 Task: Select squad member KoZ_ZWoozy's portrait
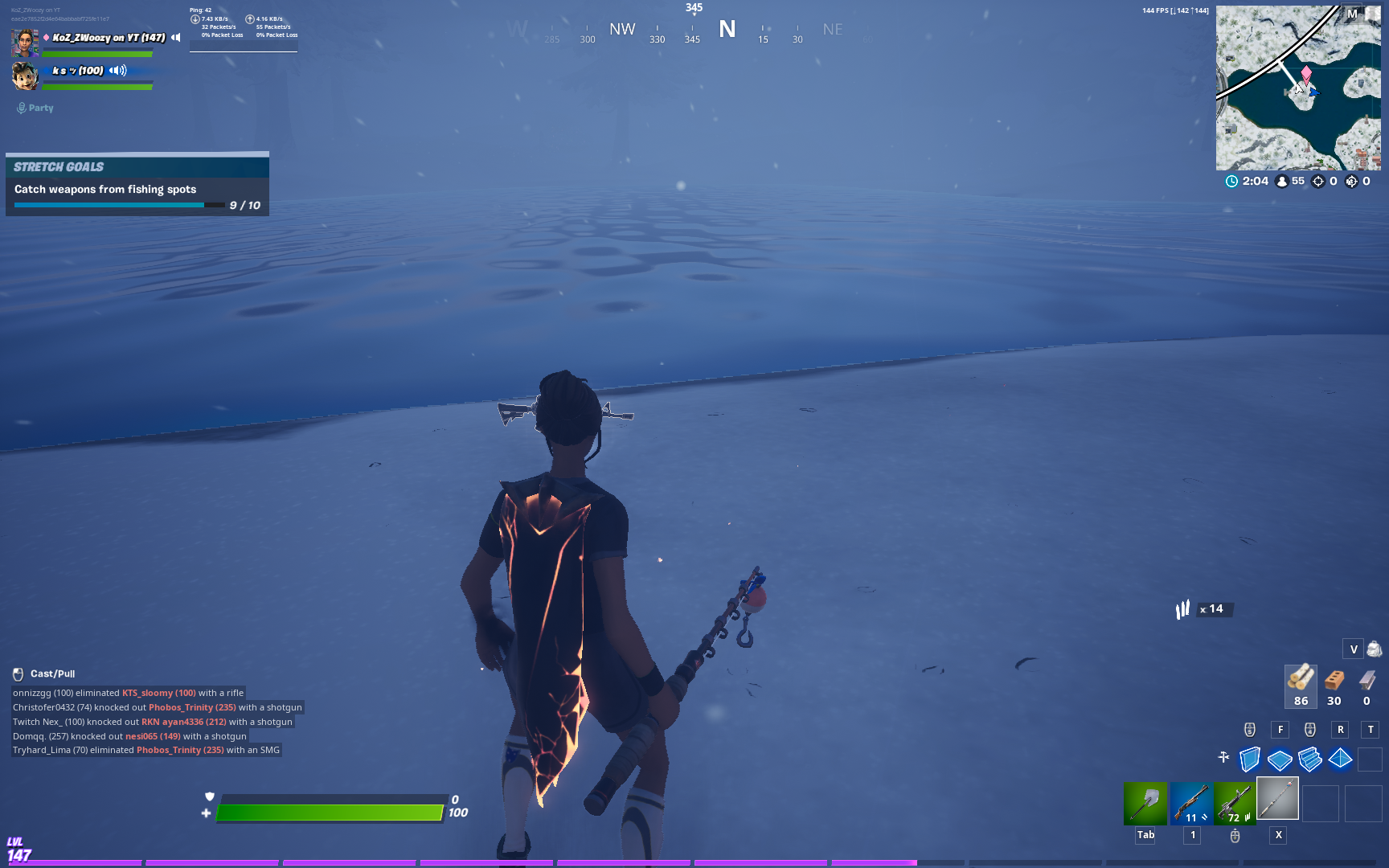point(25,42)
